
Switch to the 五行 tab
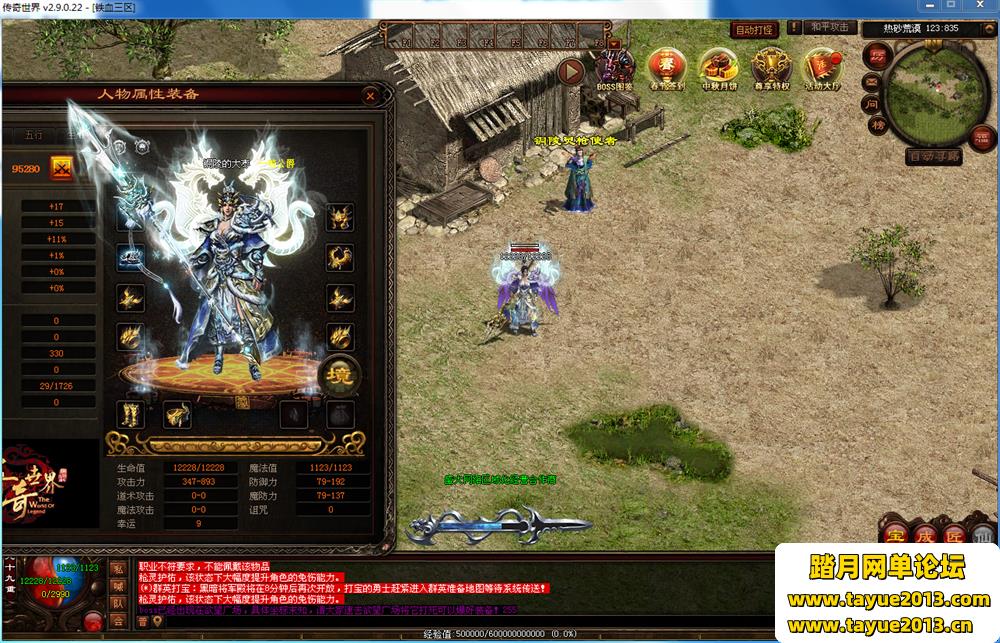pyautogui.click(x=34, y=135)
